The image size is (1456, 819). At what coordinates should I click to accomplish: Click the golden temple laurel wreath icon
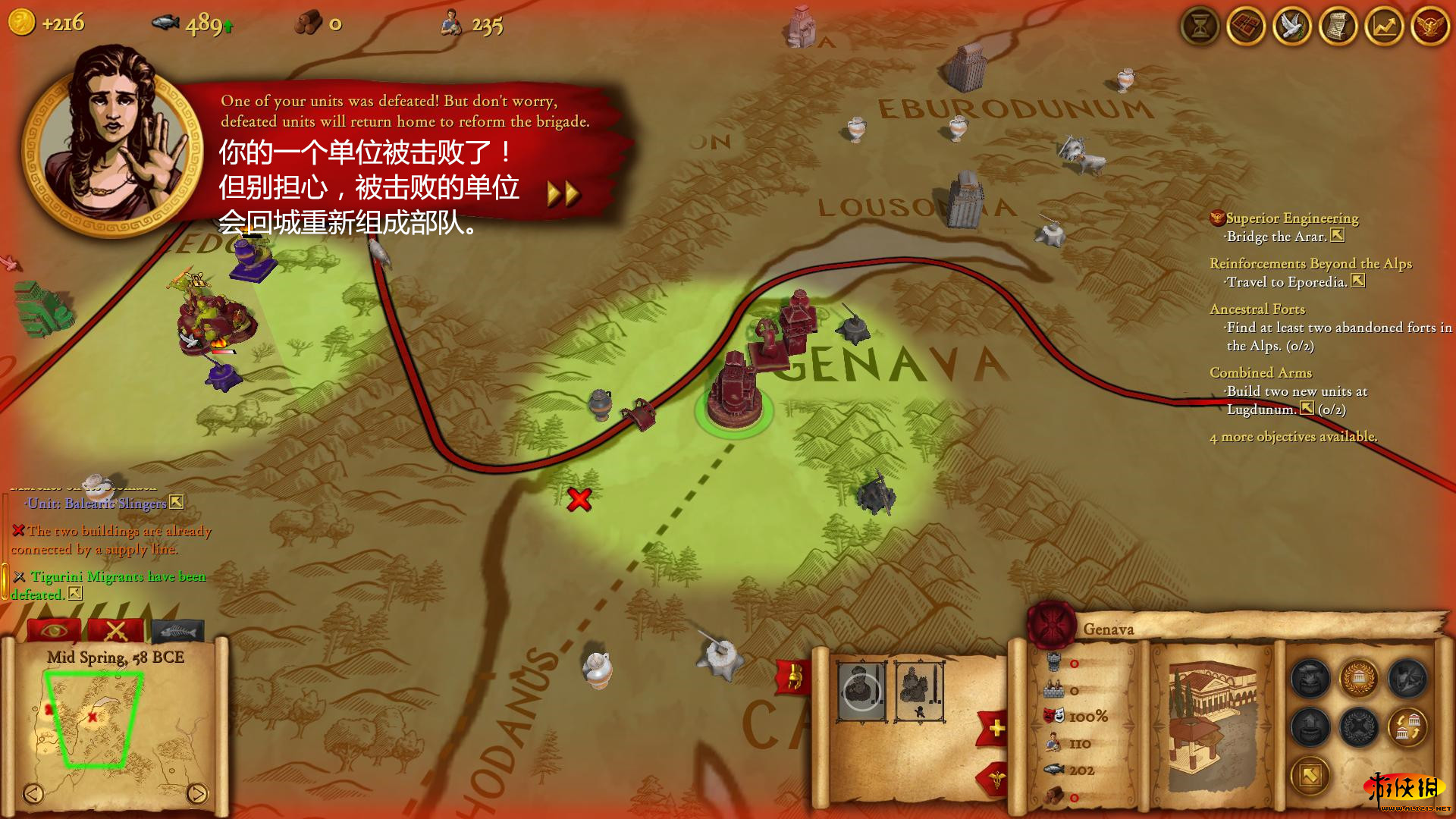[1359, 677]
